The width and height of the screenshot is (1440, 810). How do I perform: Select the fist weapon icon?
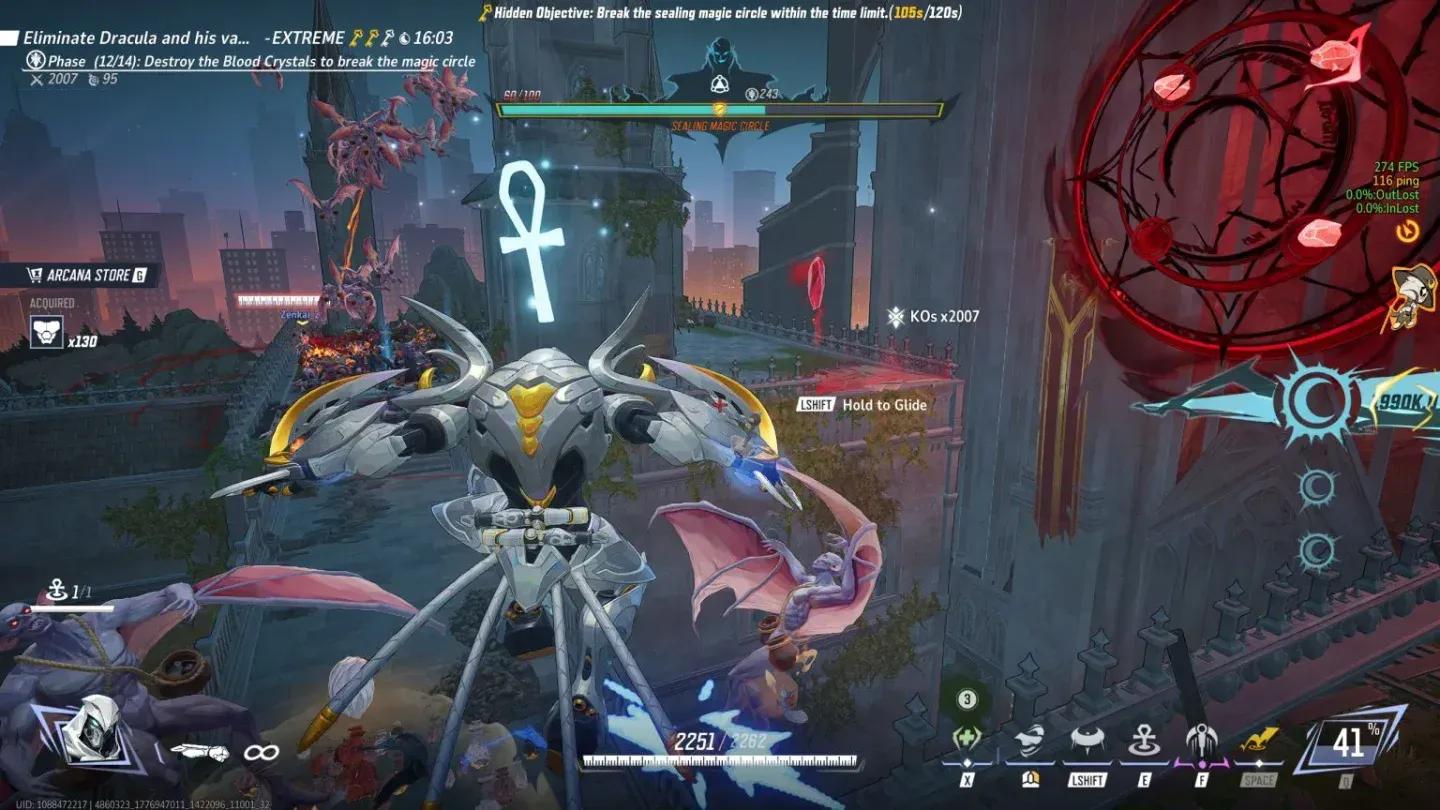pyautogui.click(x=199, y=752)
